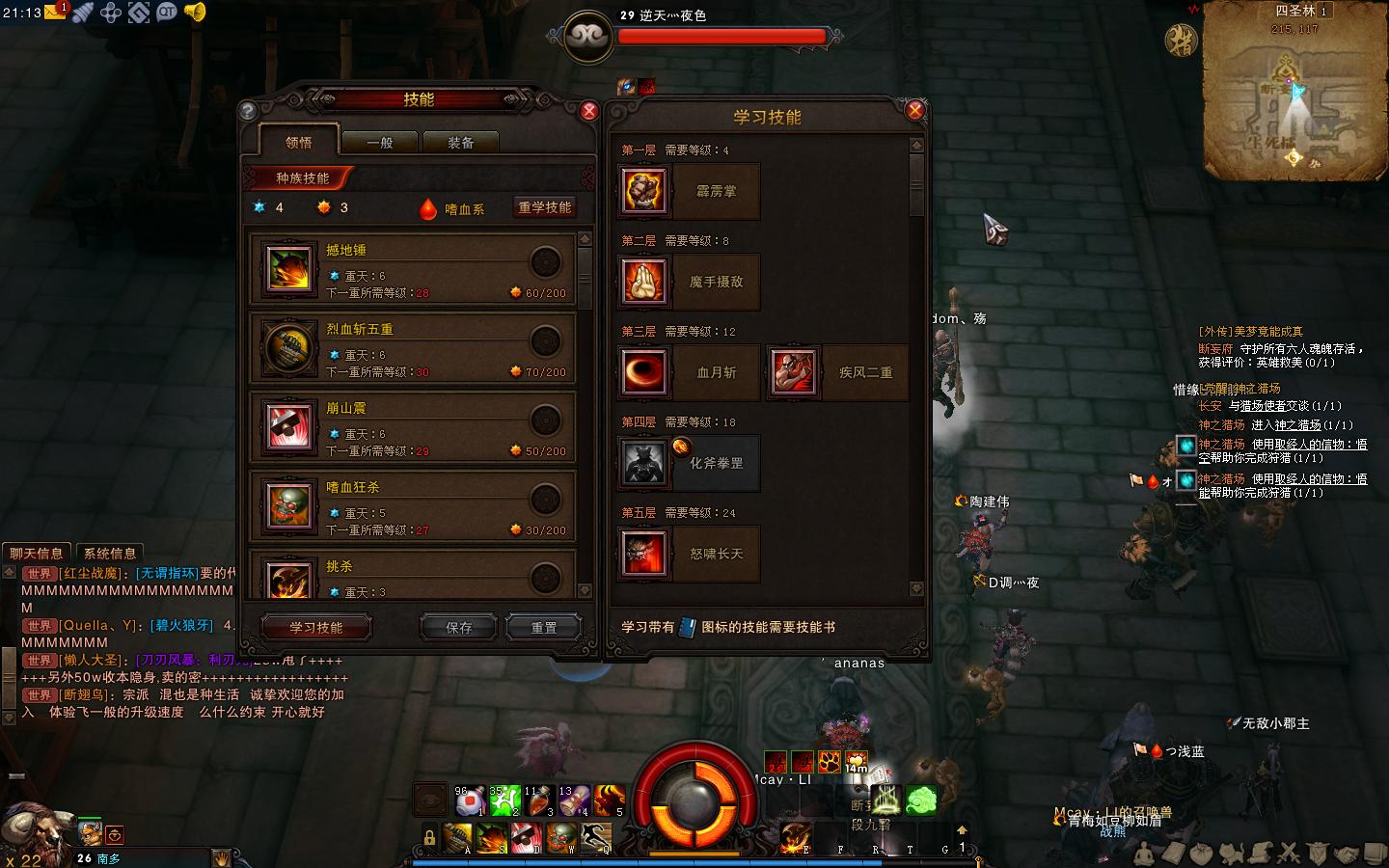Close the 学习技能 learn skill panel
This screenshot has height=868, width=1389.
tap(914, 111)
